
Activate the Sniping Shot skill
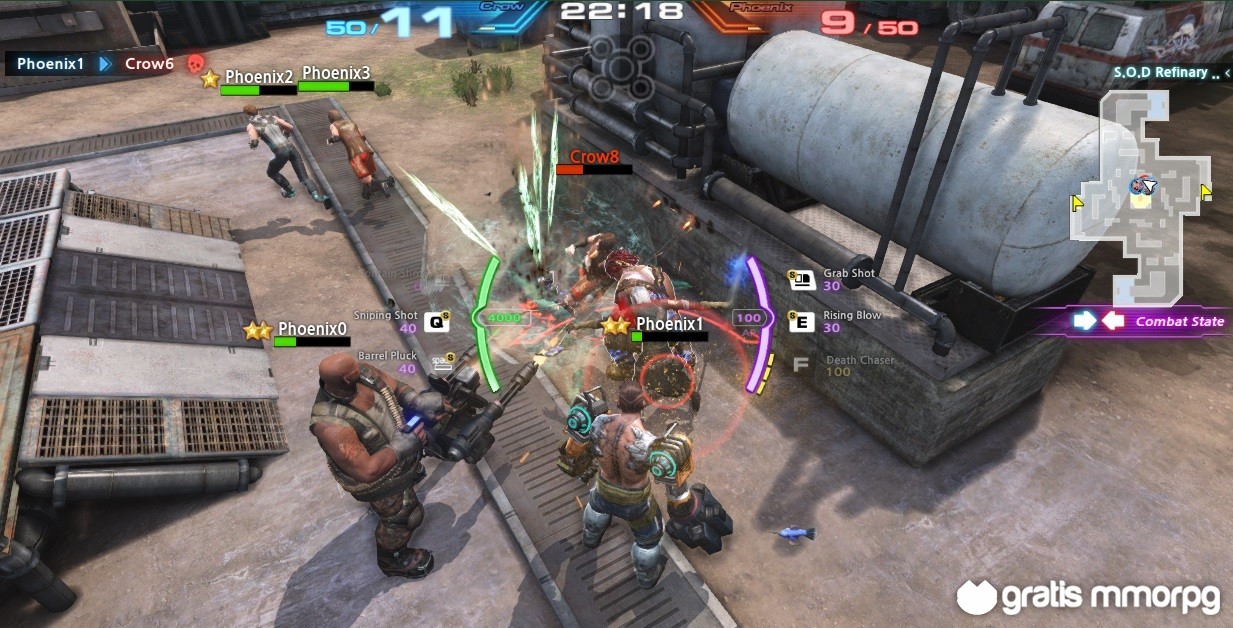pyautogui.click(x=436, y=321)
